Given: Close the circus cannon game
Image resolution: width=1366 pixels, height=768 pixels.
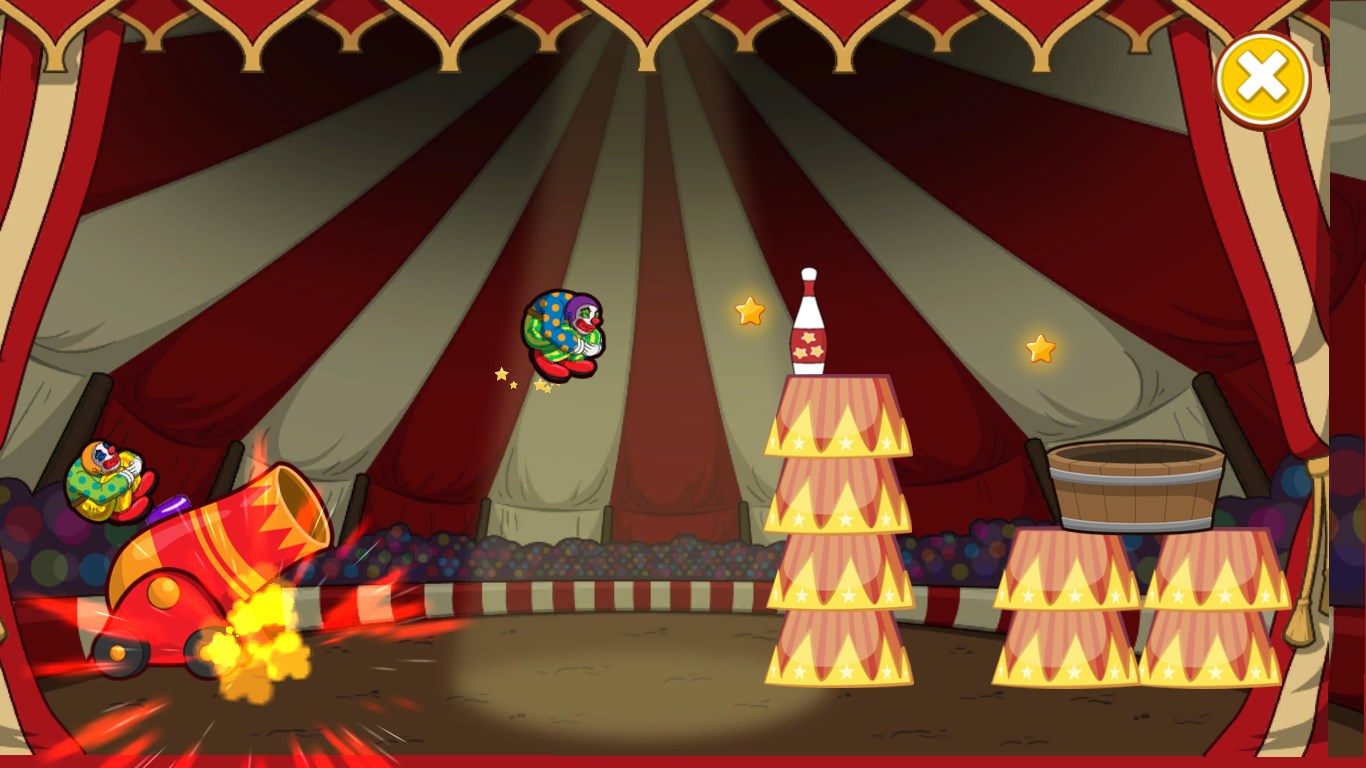Looking at the screenshot, I should tap(1262, 79).
